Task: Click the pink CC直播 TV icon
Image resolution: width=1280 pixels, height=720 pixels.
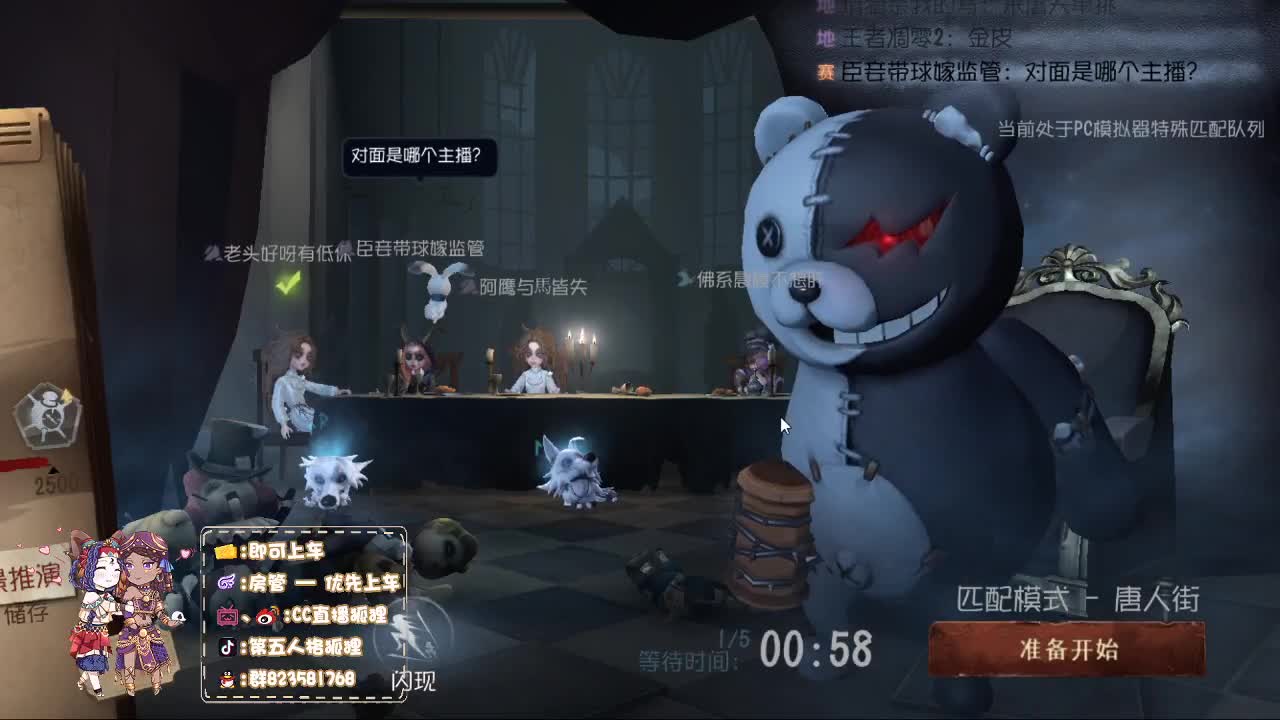Action: coord(227,614)
